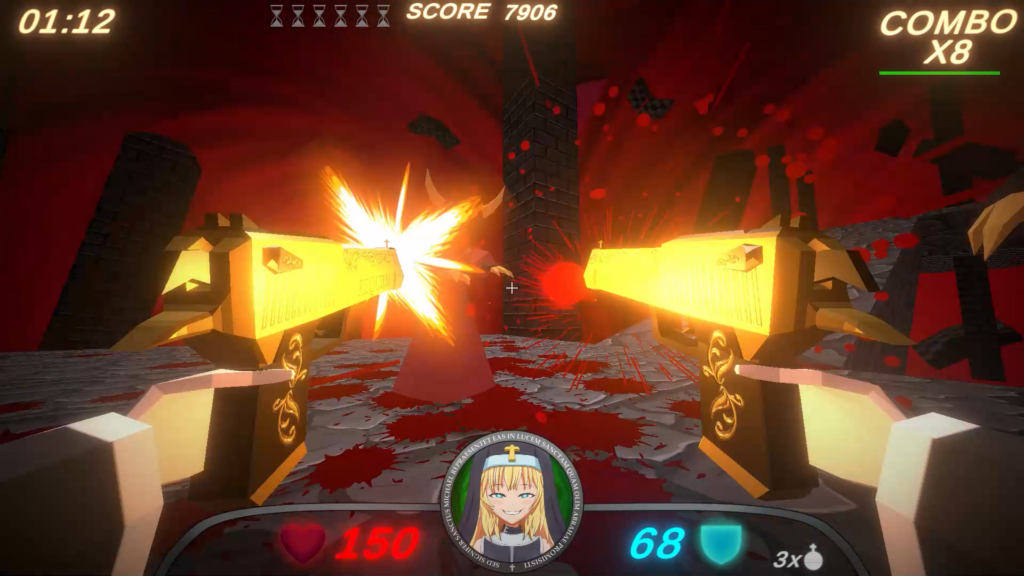Select the grenade bomb icon

click(x=813, y=558)
